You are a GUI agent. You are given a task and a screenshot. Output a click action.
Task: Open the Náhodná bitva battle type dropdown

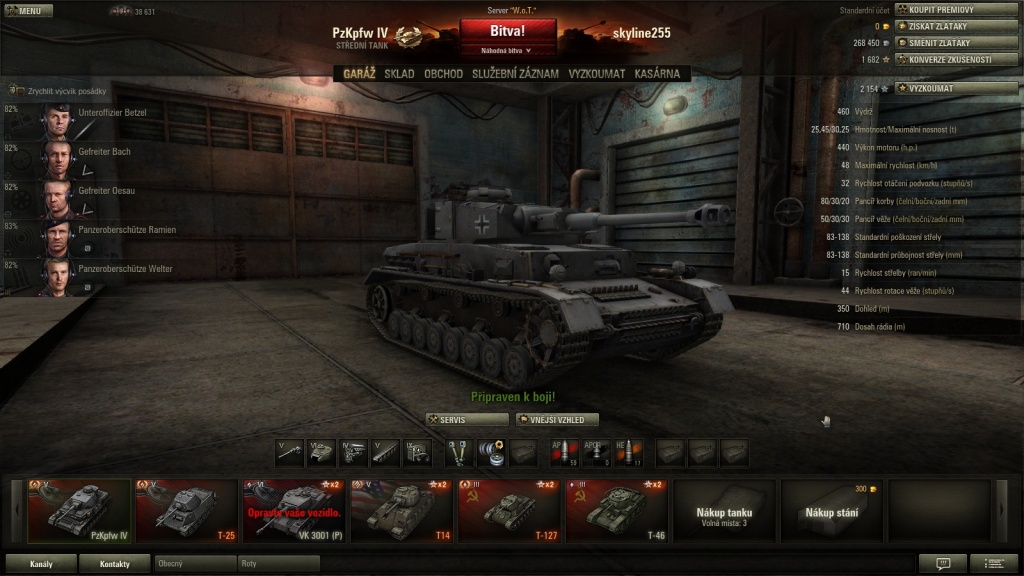click(507, 50)
